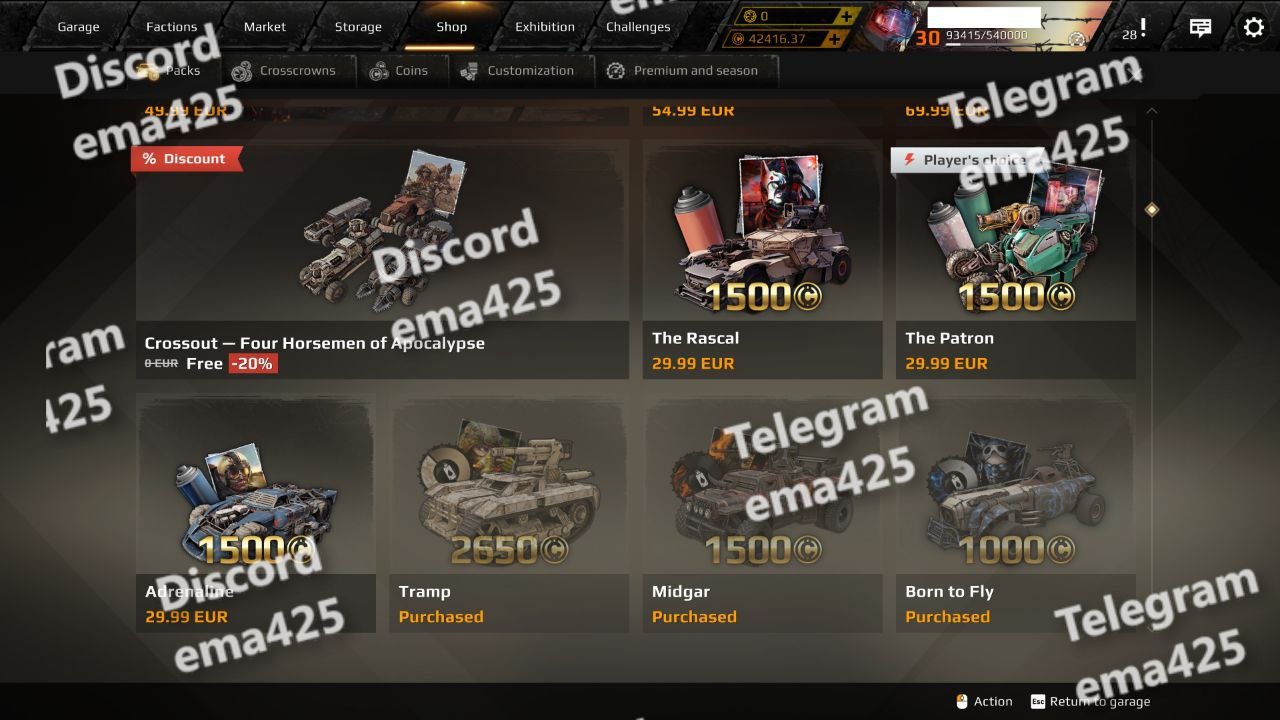Viewport: 1280px width, 720px height.
Task: Switch to the Coins shop category
Action: pos(398,71)
